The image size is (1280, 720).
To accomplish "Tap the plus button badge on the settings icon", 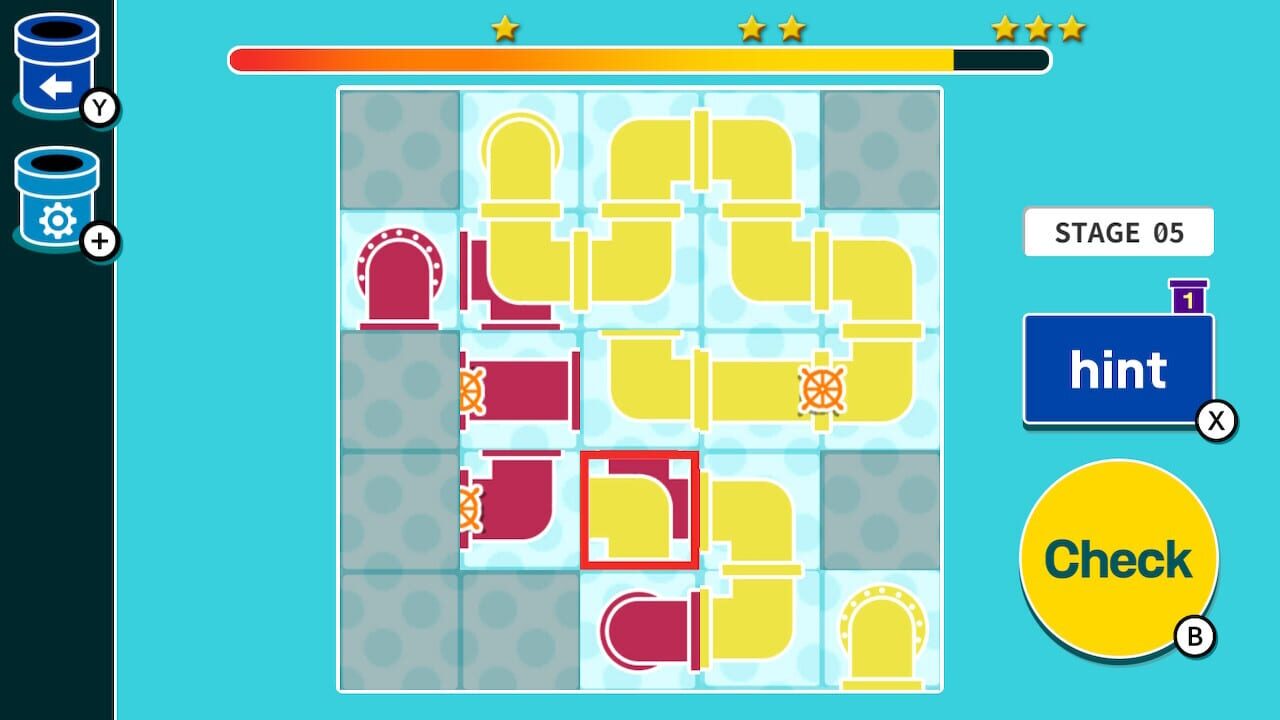I will pos(100,240).
